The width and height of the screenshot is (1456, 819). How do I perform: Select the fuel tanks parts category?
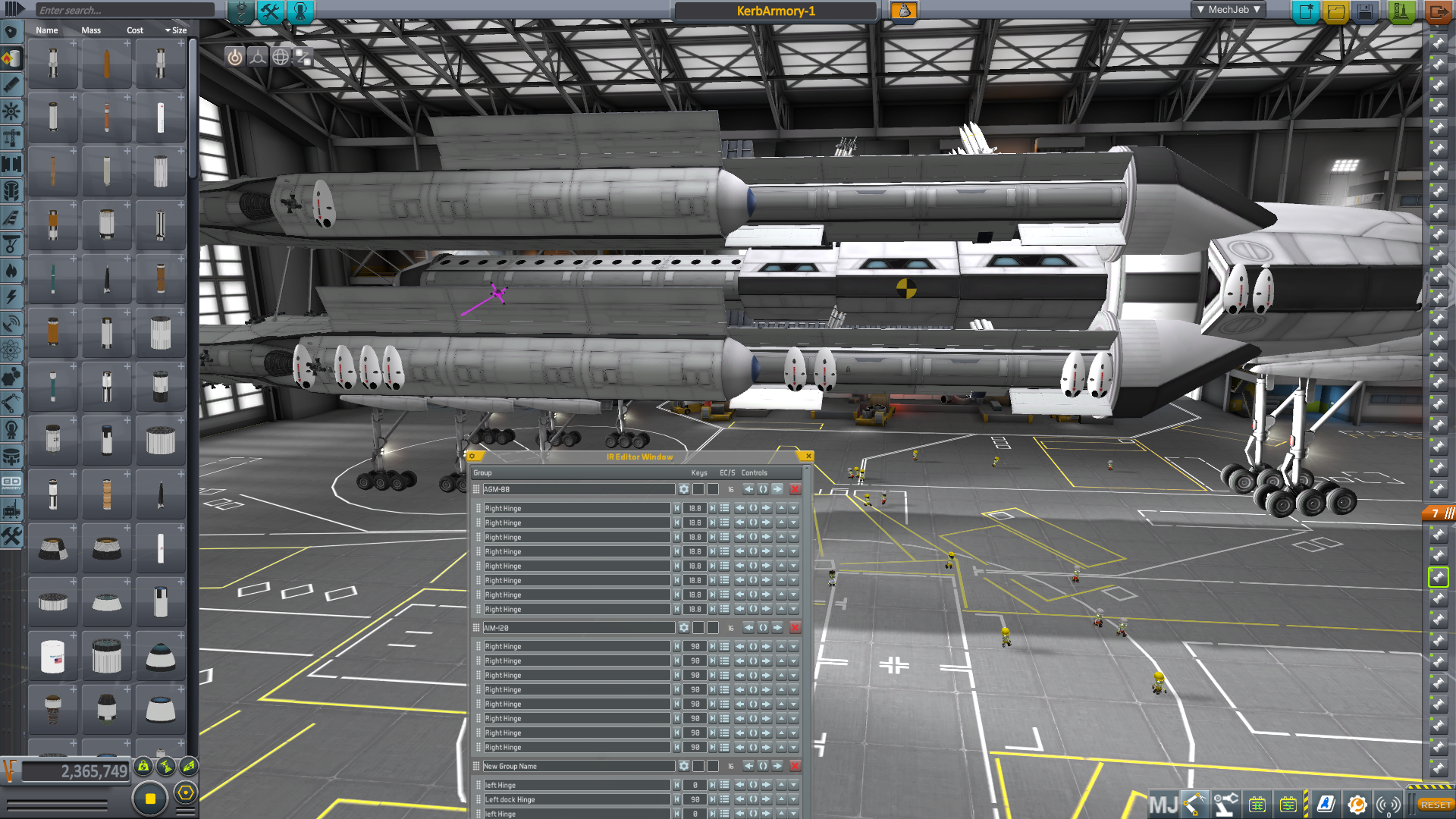(x=11, y=58)
